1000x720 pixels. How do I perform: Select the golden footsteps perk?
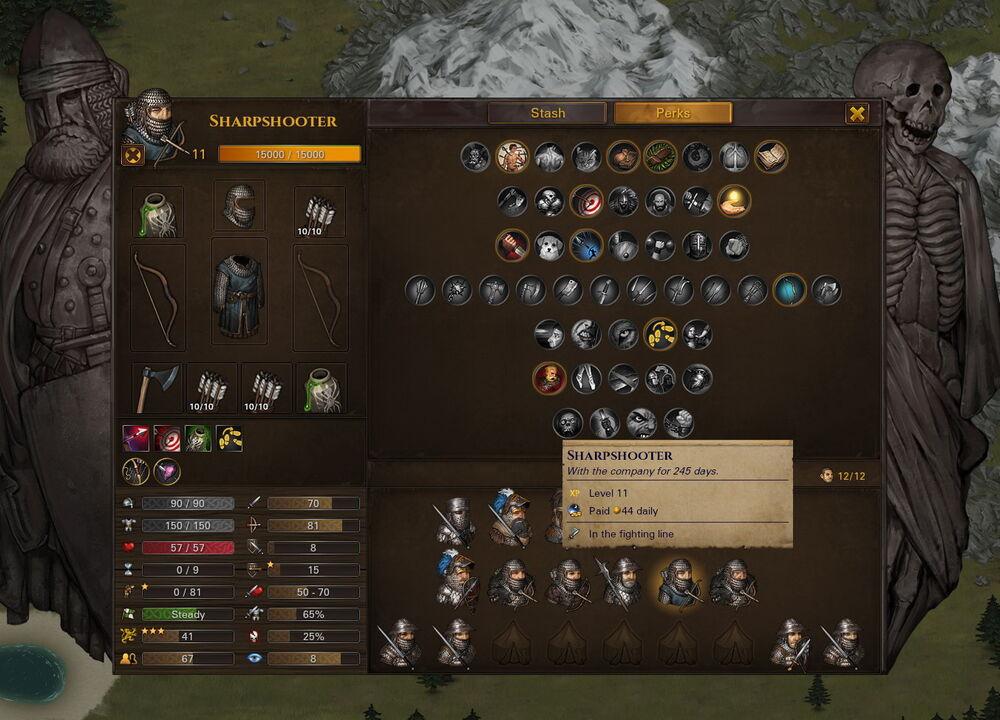click(660, 334)
